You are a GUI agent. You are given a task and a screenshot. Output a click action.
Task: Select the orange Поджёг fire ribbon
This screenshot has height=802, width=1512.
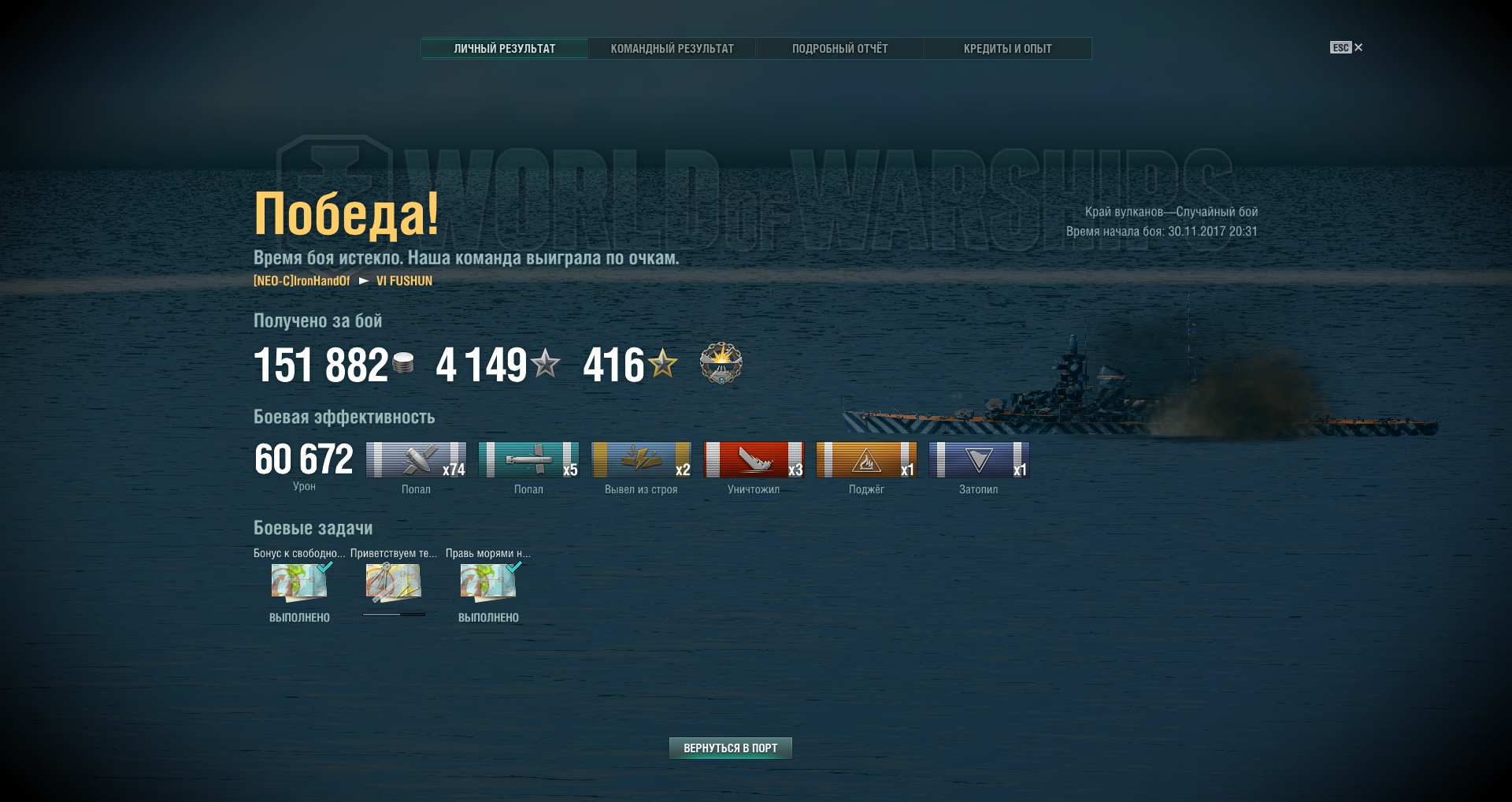866,460
